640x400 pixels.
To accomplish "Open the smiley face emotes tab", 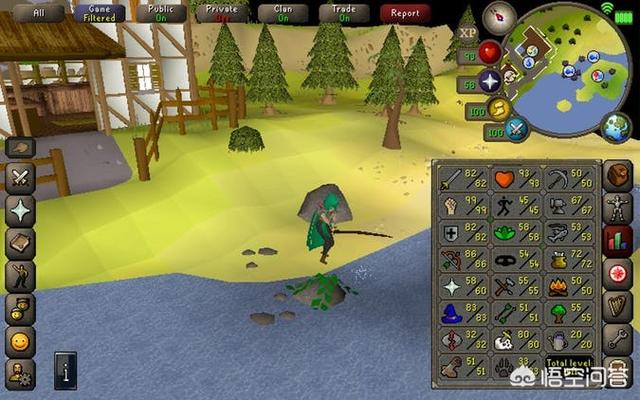I will (x=20, y=343).
